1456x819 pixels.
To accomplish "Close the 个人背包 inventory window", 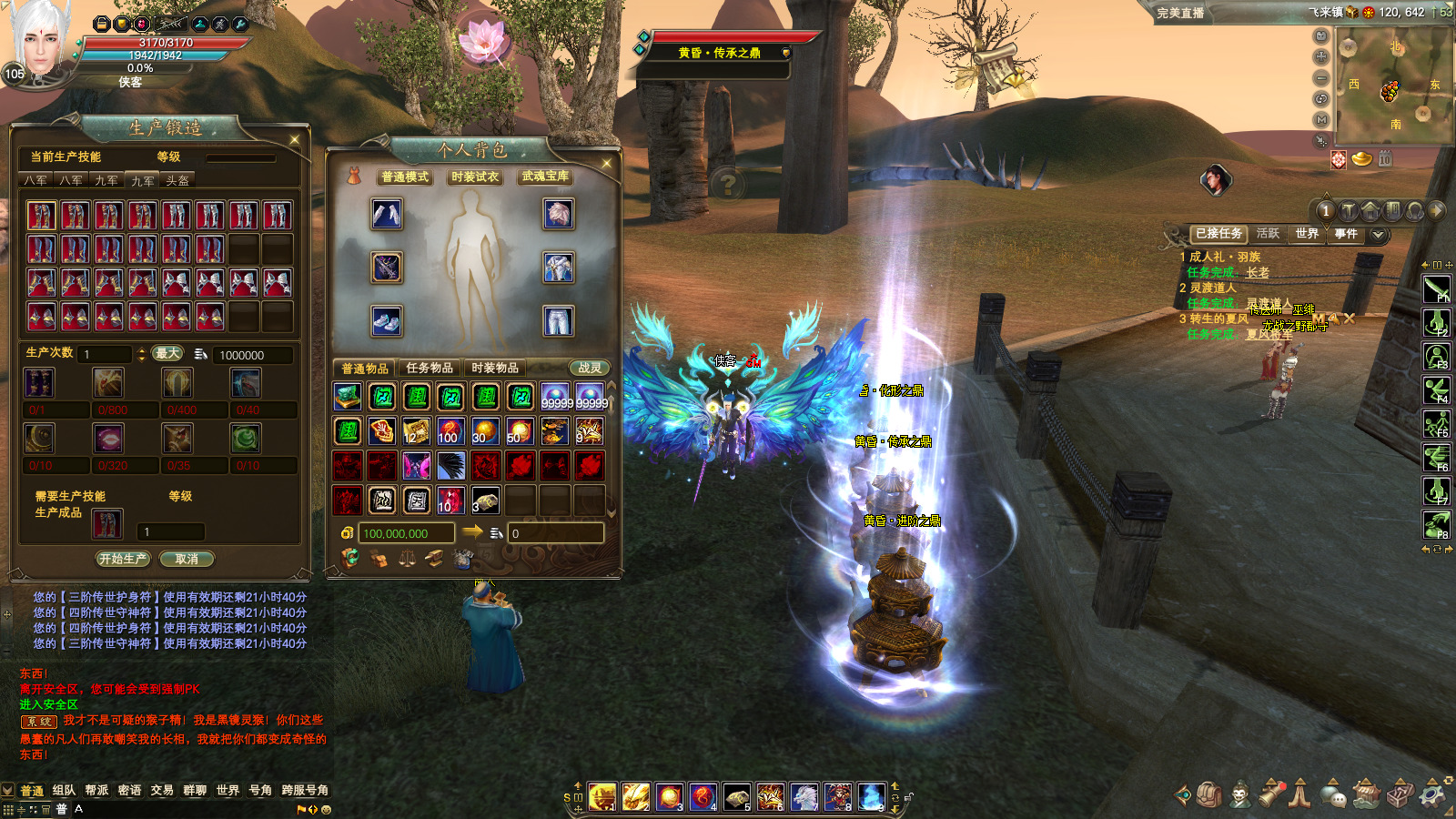I will (607, 163).
